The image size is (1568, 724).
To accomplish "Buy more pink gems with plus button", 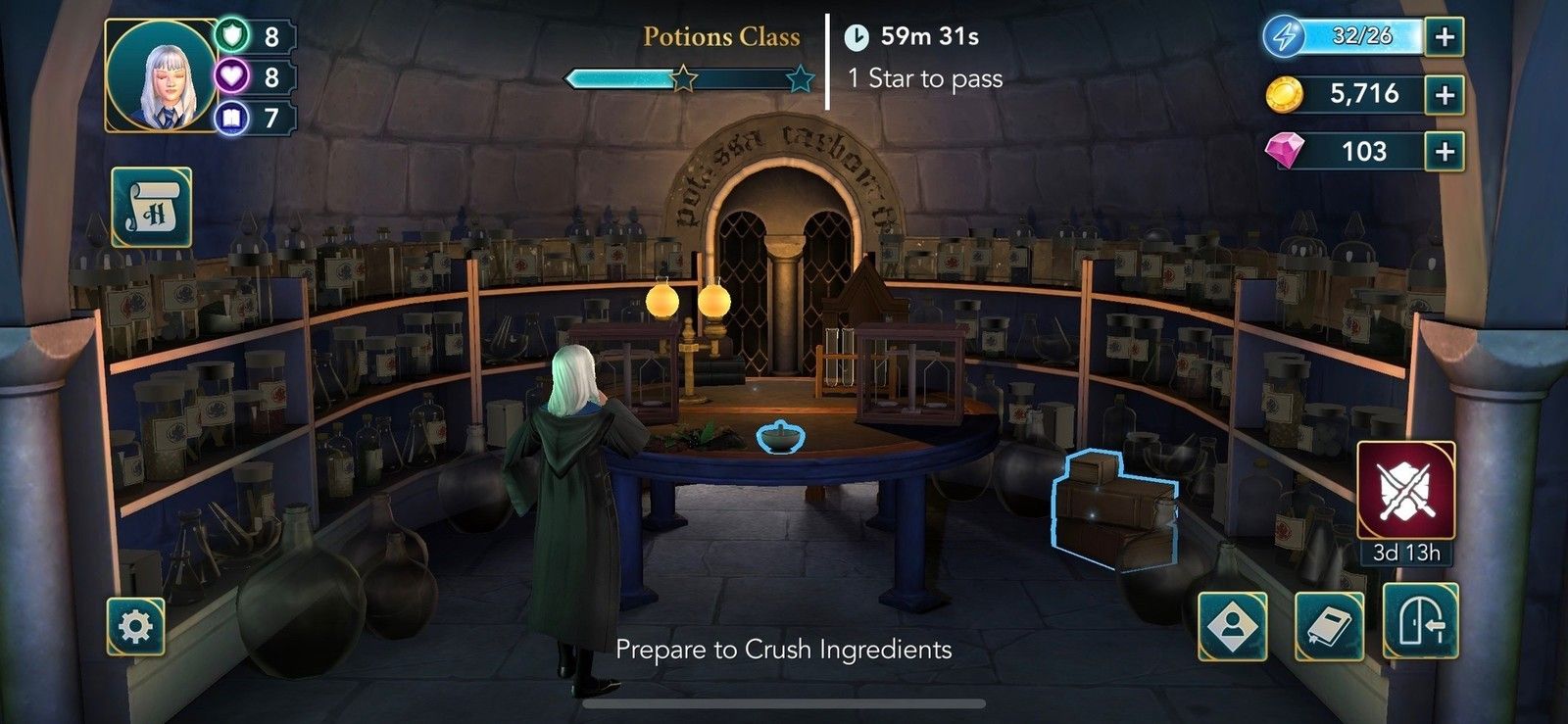I will [1444, 152].
